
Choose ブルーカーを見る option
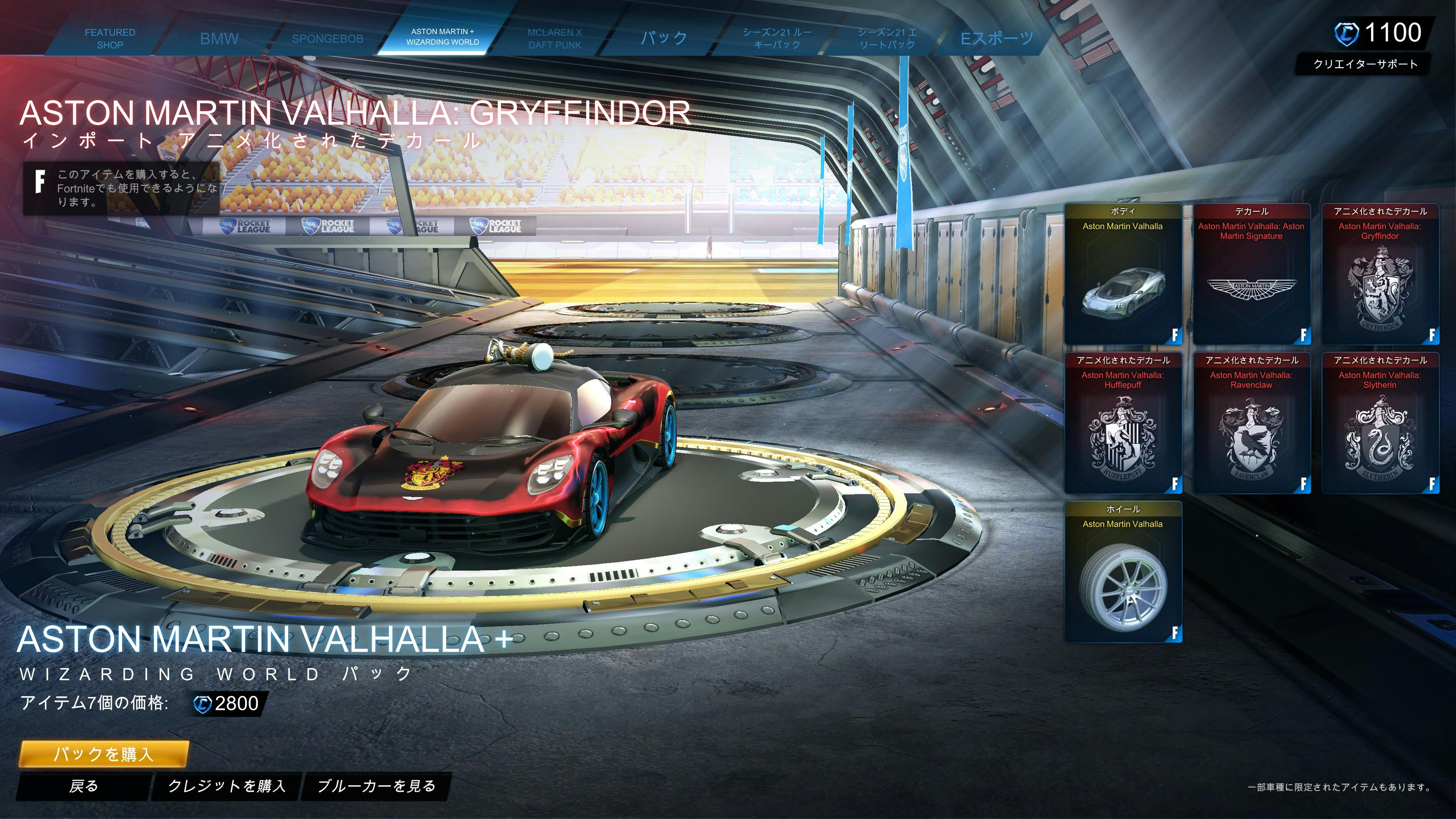[x=377, y=786]
